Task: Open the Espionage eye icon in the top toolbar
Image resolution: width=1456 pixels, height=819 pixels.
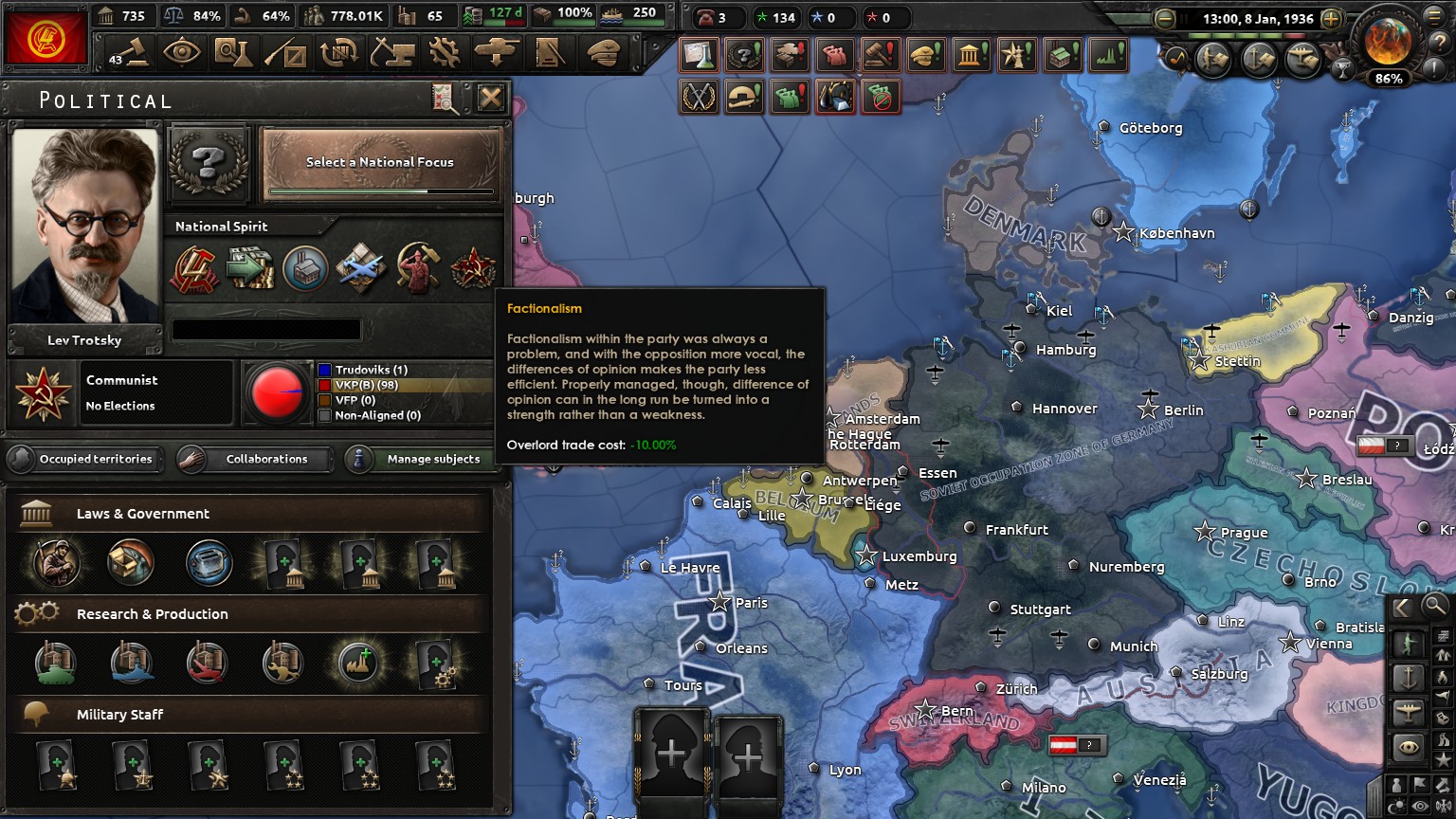Action: click(x=183, y=52)
